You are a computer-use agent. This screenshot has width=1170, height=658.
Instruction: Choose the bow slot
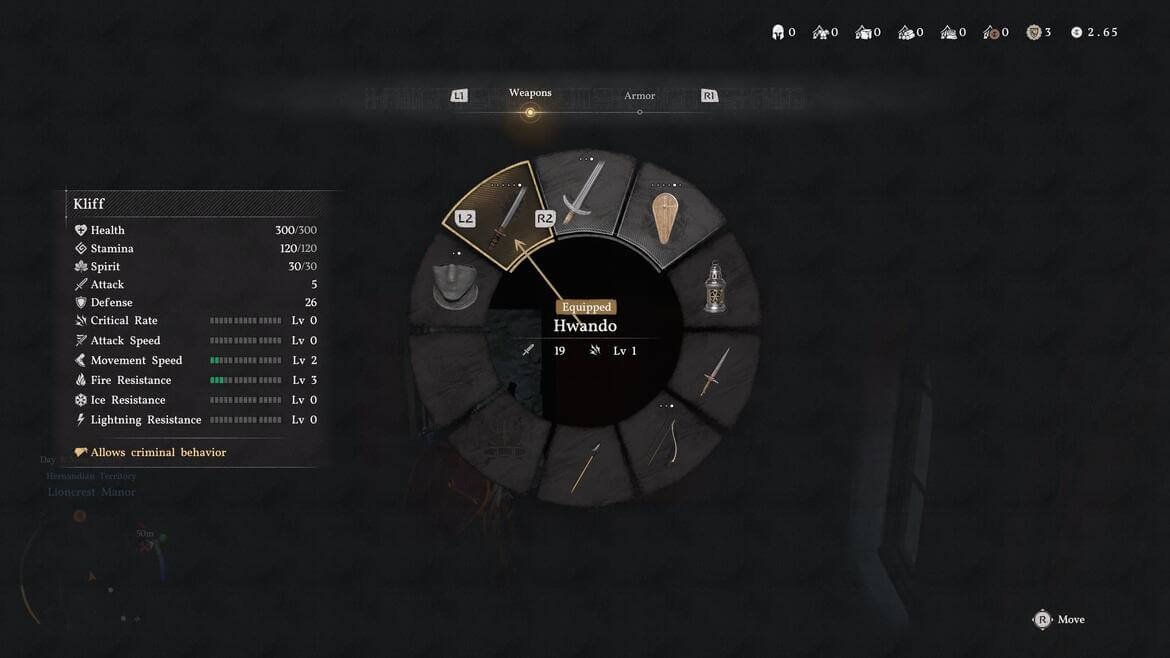[663, 444]
